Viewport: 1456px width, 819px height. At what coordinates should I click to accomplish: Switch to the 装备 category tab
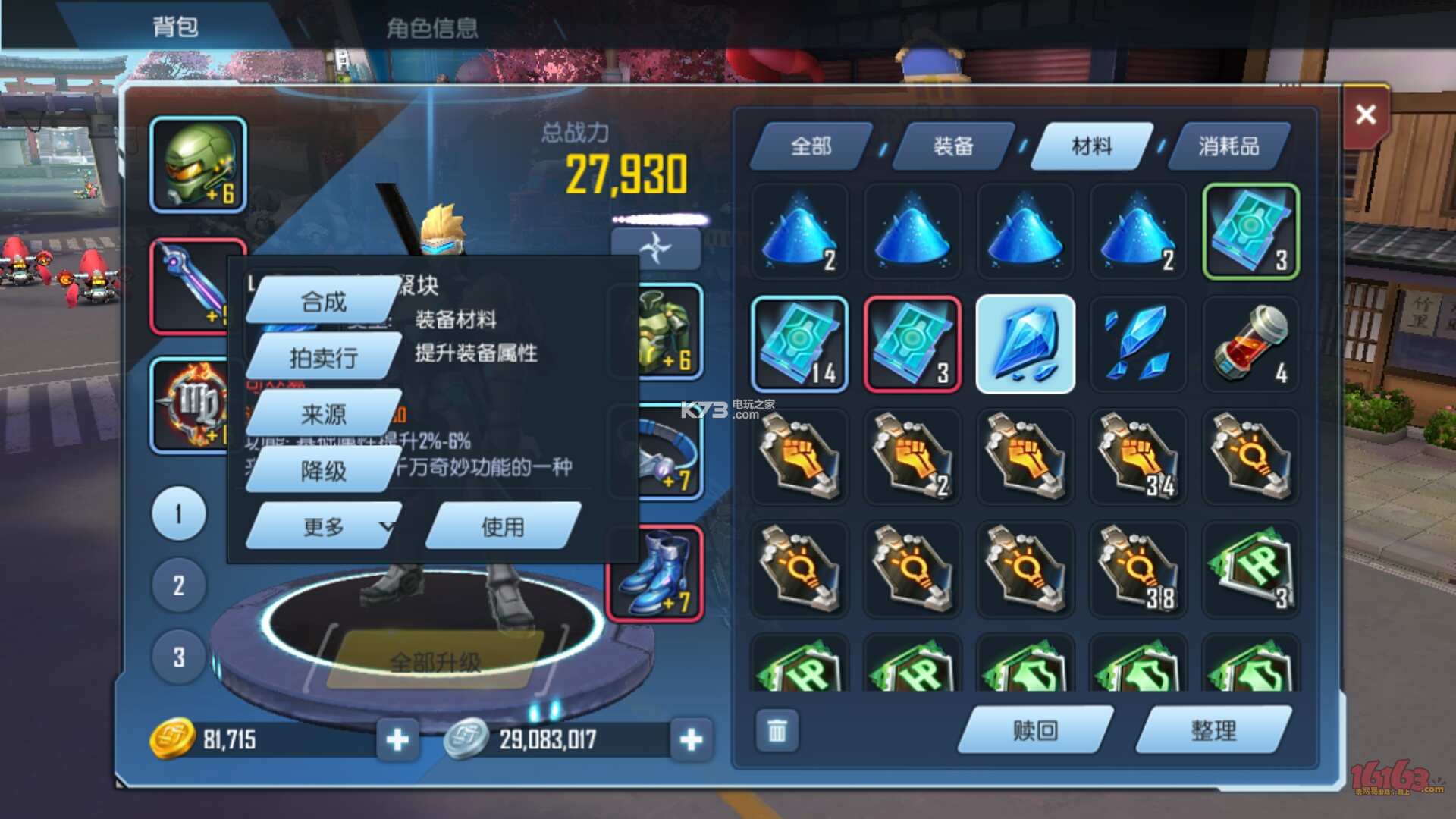(x=952, y=146)
